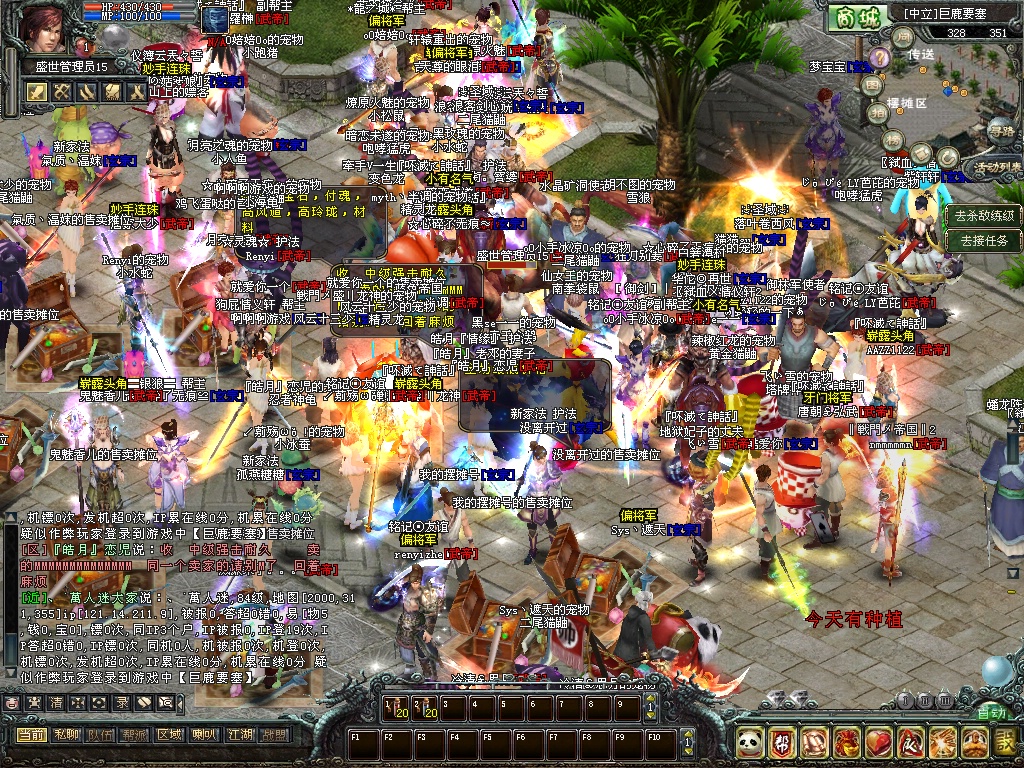Open the 帮 guild icon
Viewport: 1024px width, 768px height.
pos(782,742)
